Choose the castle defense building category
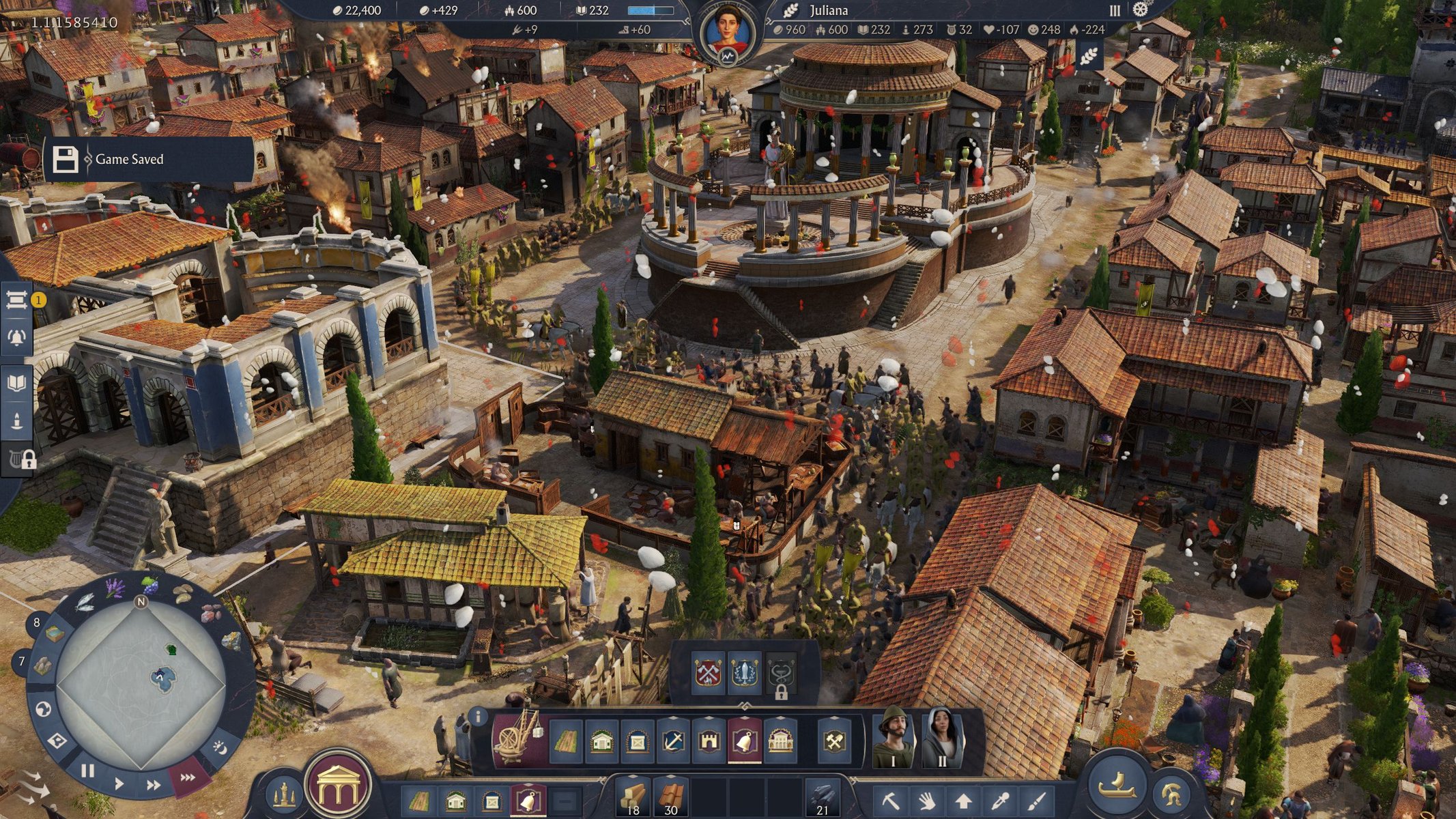Viewport: 1456px width, 819px height. [x=709, y=741]
